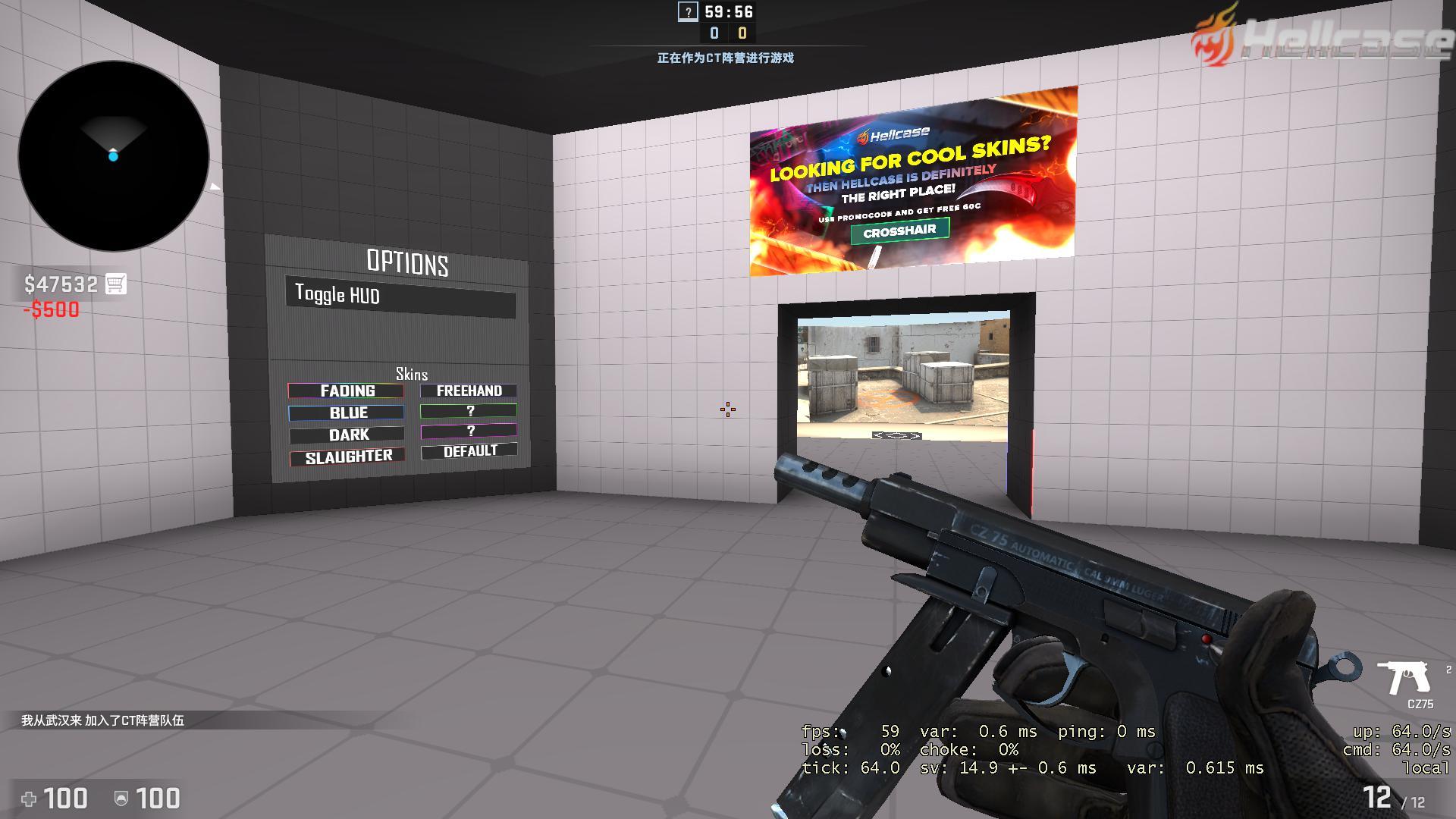Click the green-outlined ? mystery skin
Viewport: 1456px width, 819px height.
(x=470, y=410)
